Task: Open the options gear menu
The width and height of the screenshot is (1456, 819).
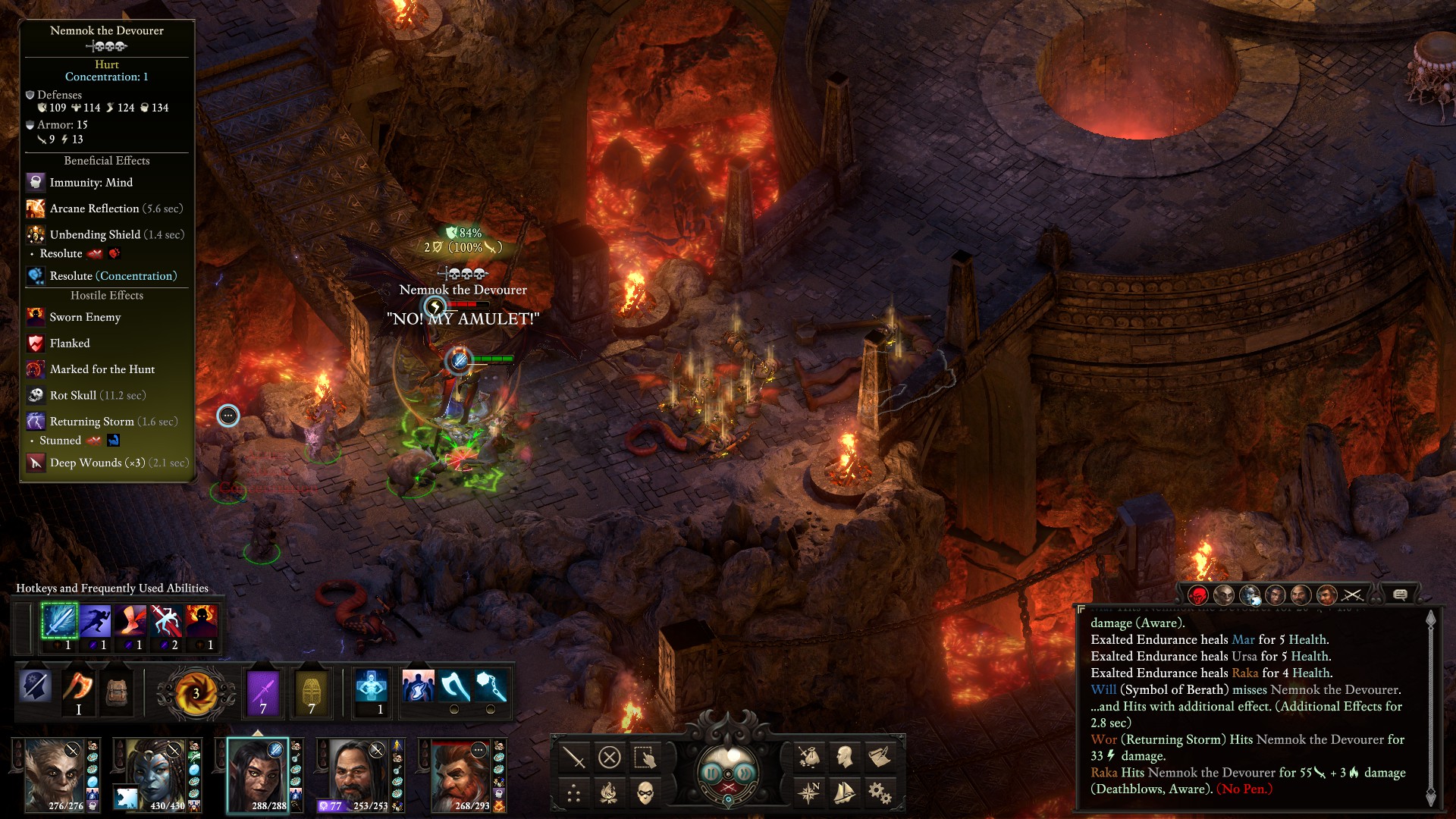Action: click(880, 793)
